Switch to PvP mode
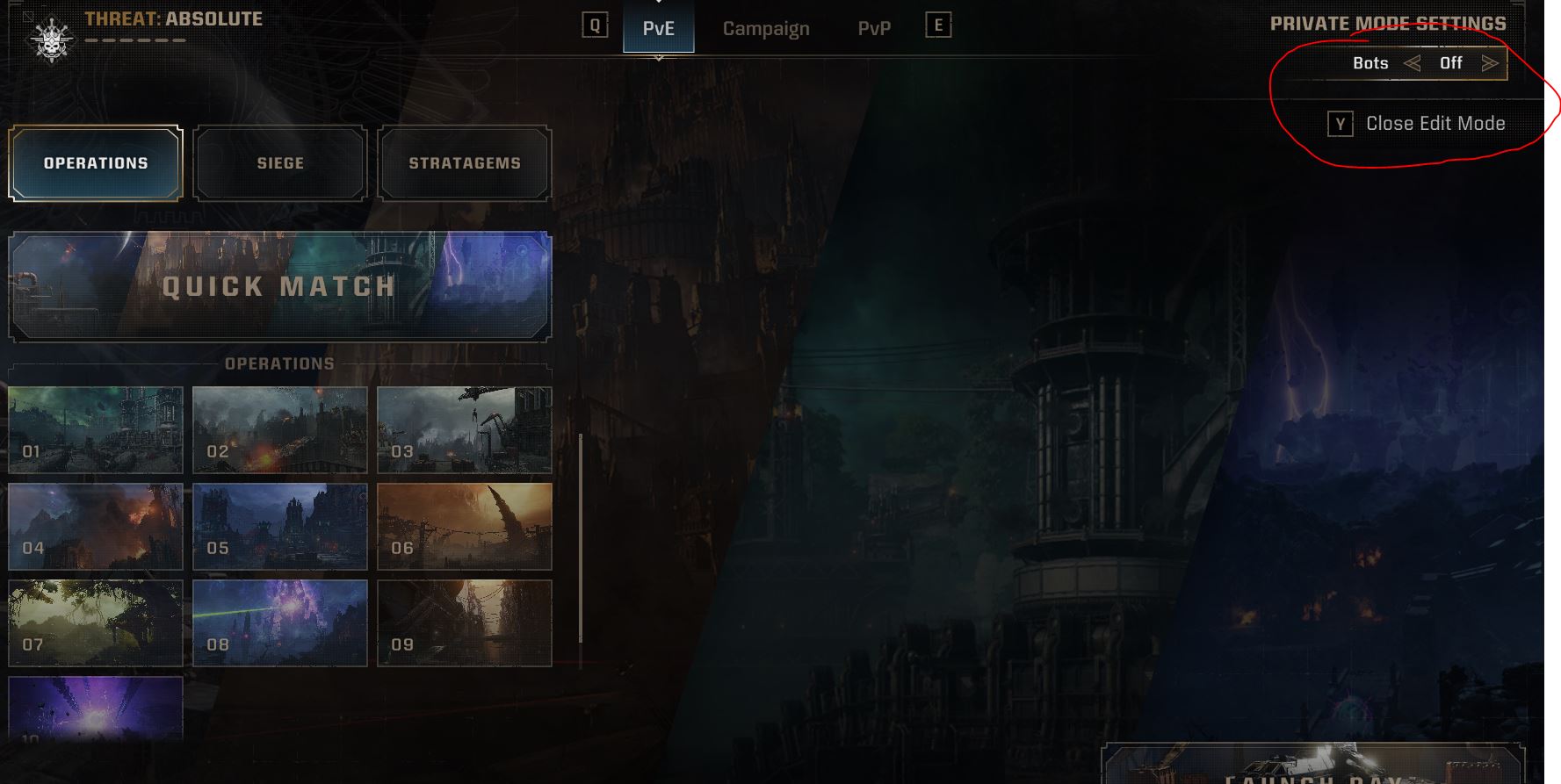The height and width of the screenshot is (784, 1561). (x=875, y=27)
